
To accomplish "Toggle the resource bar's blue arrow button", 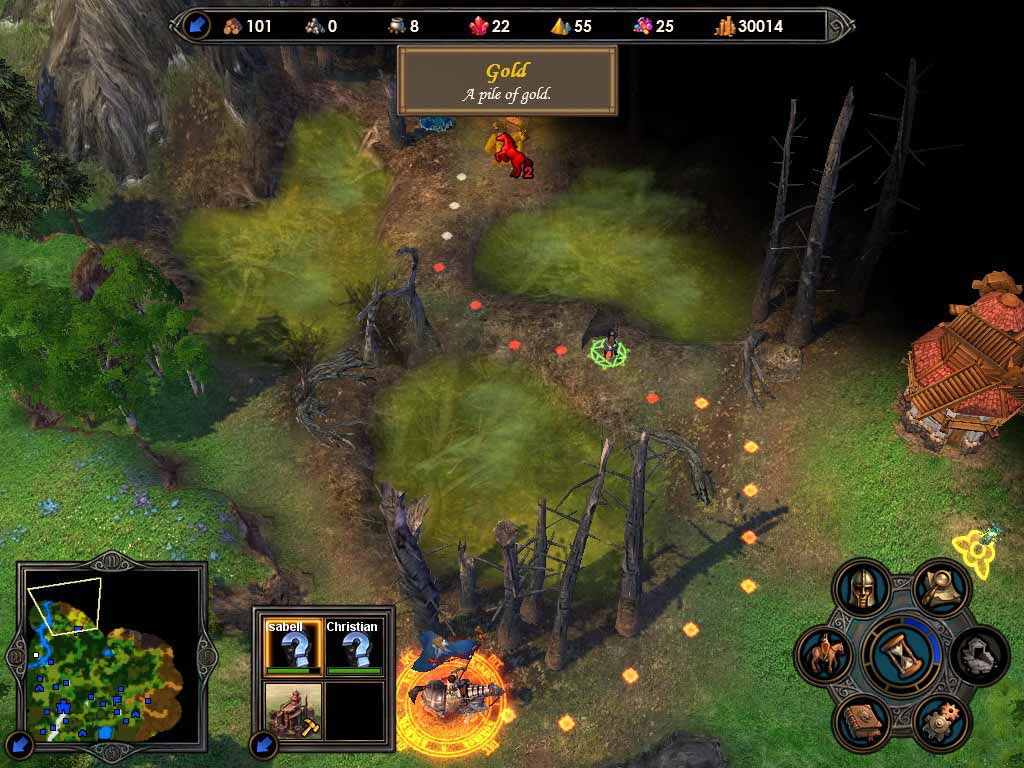I will 197,25.
